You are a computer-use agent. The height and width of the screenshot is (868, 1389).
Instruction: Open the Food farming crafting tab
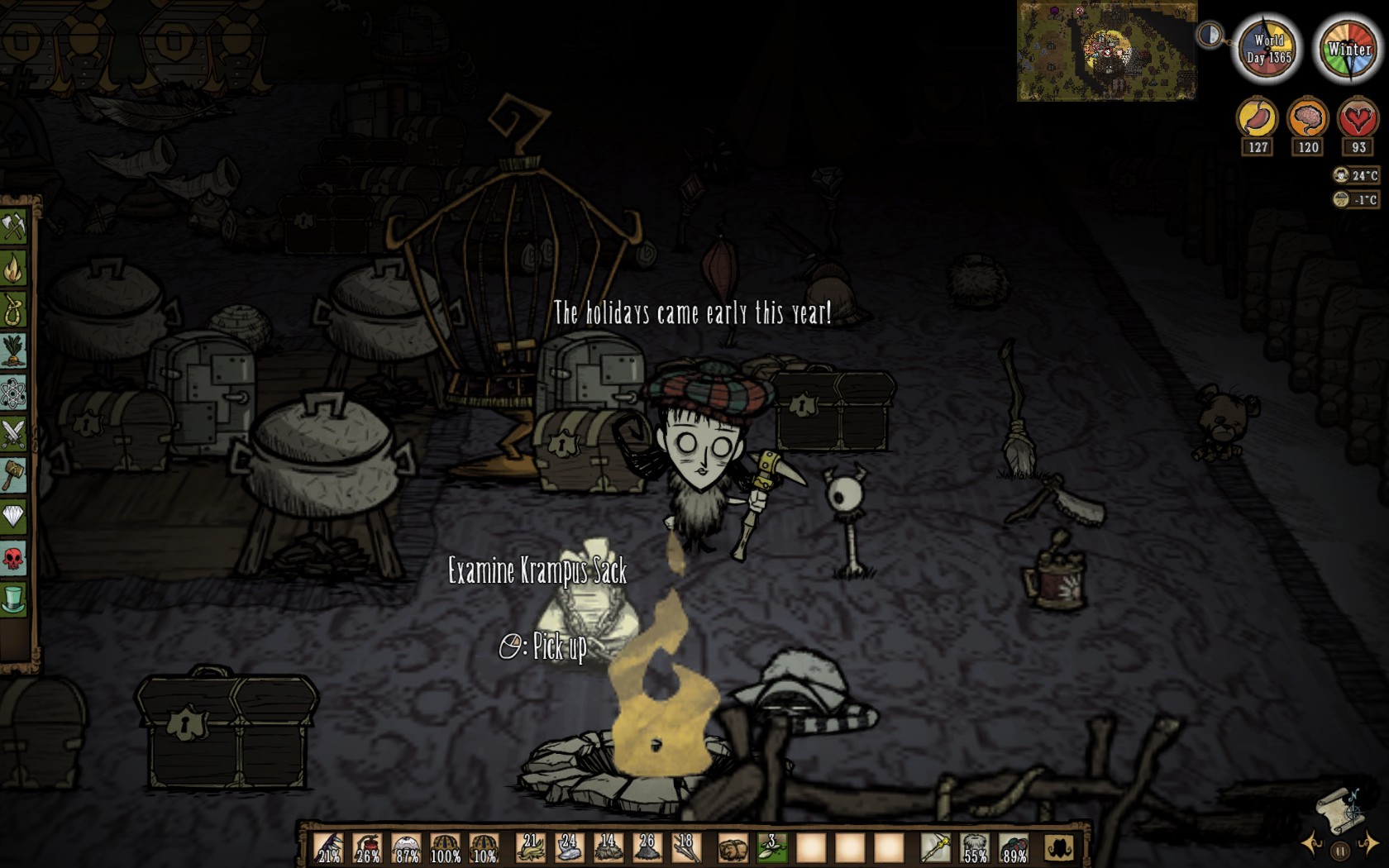[x=14, y=351]
